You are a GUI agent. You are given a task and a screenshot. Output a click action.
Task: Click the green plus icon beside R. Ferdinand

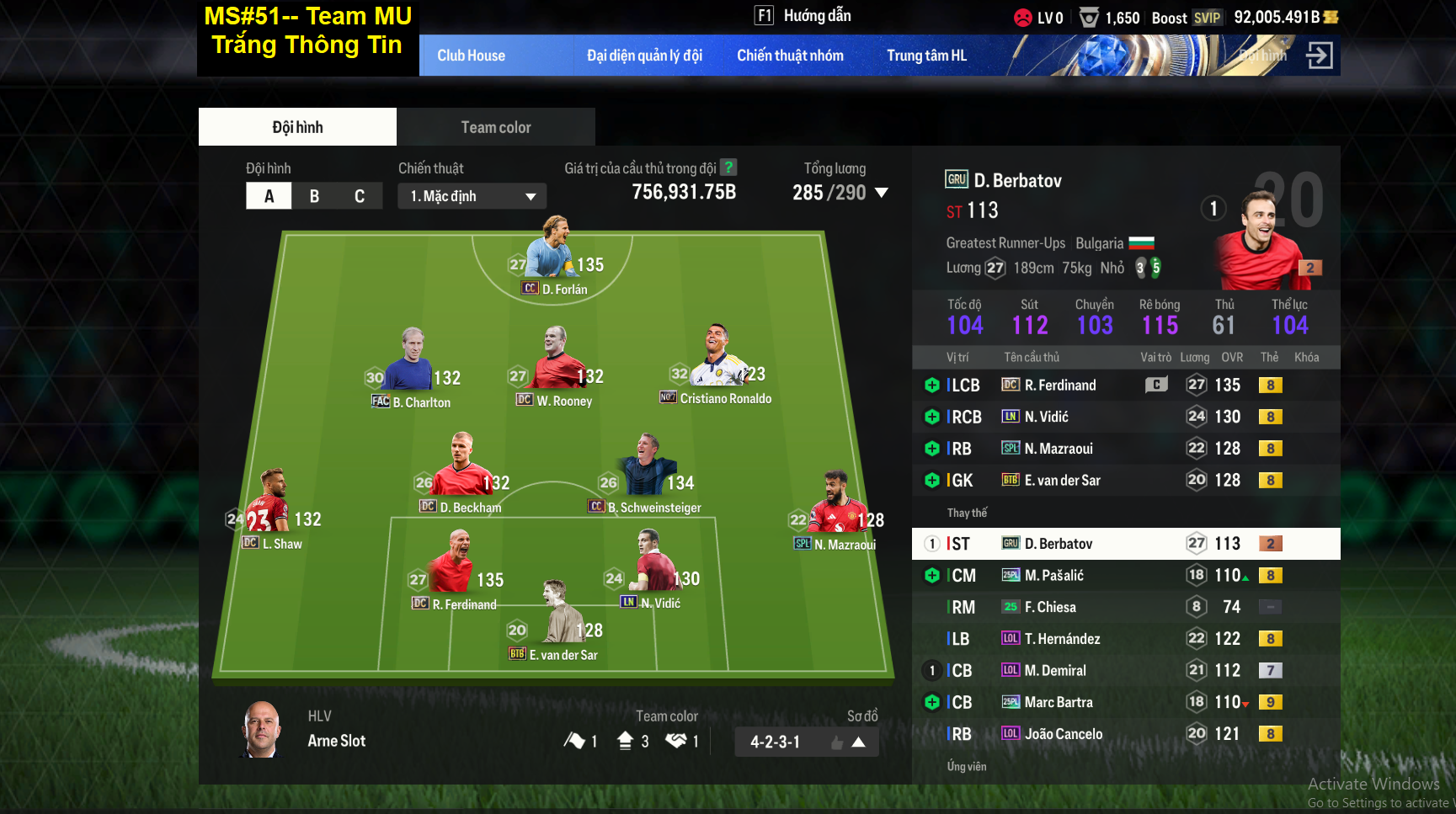(x=931, y=385)
